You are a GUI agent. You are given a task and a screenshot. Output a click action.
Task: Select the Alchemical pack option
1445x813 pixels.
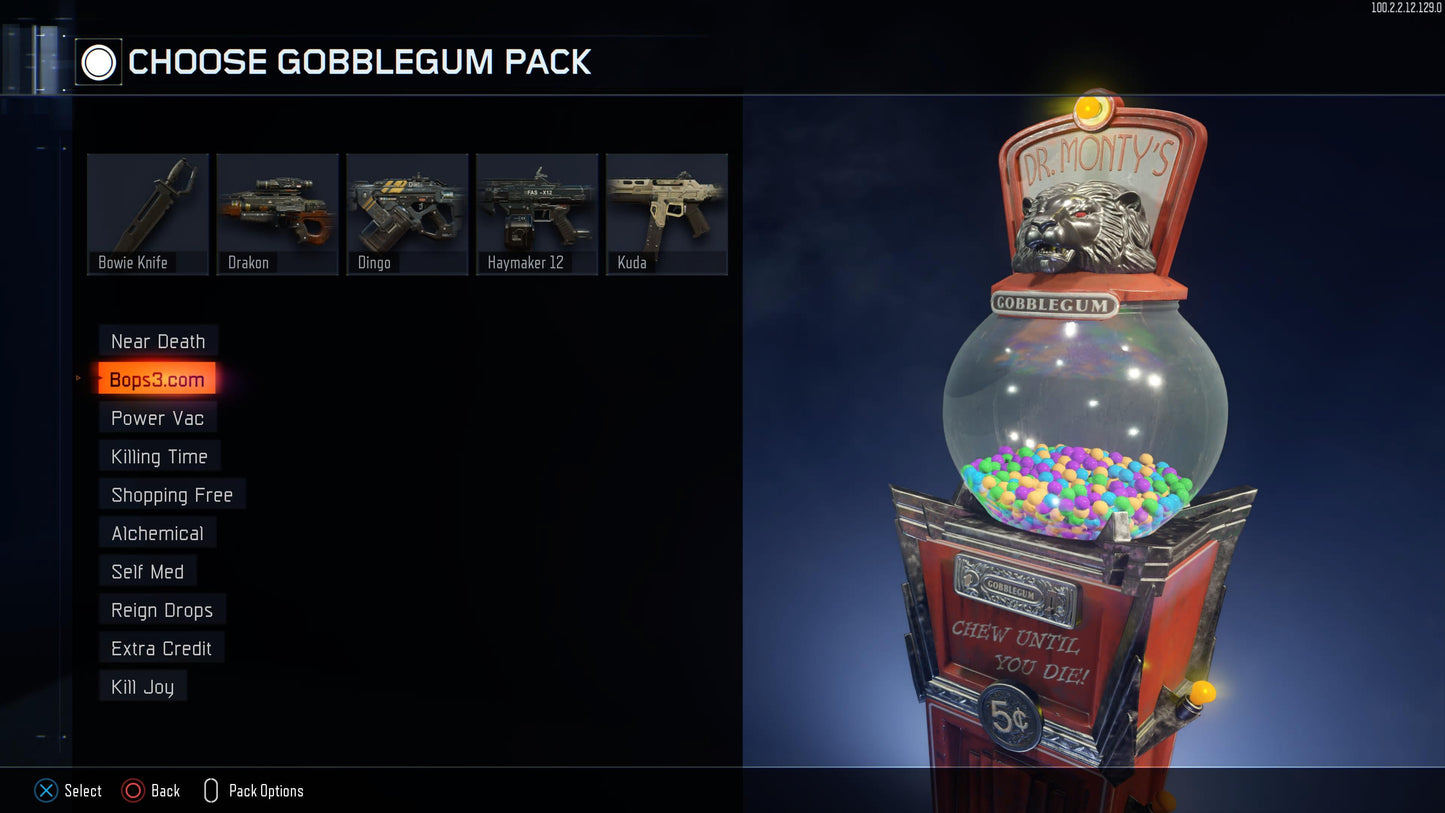[156, 533]
